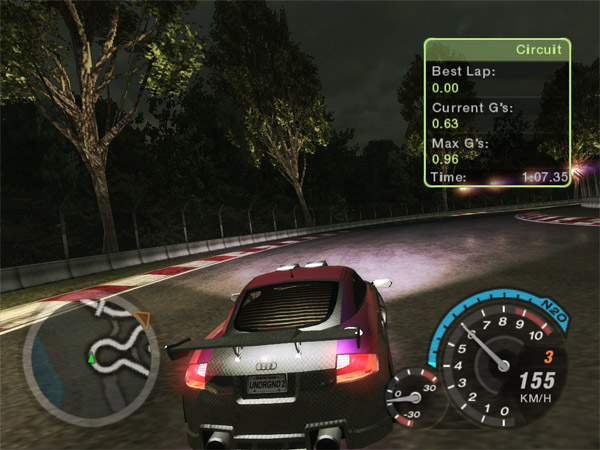Click the orange triangle marker on the minimap
The image size is (600, 450).
point(142,319)
